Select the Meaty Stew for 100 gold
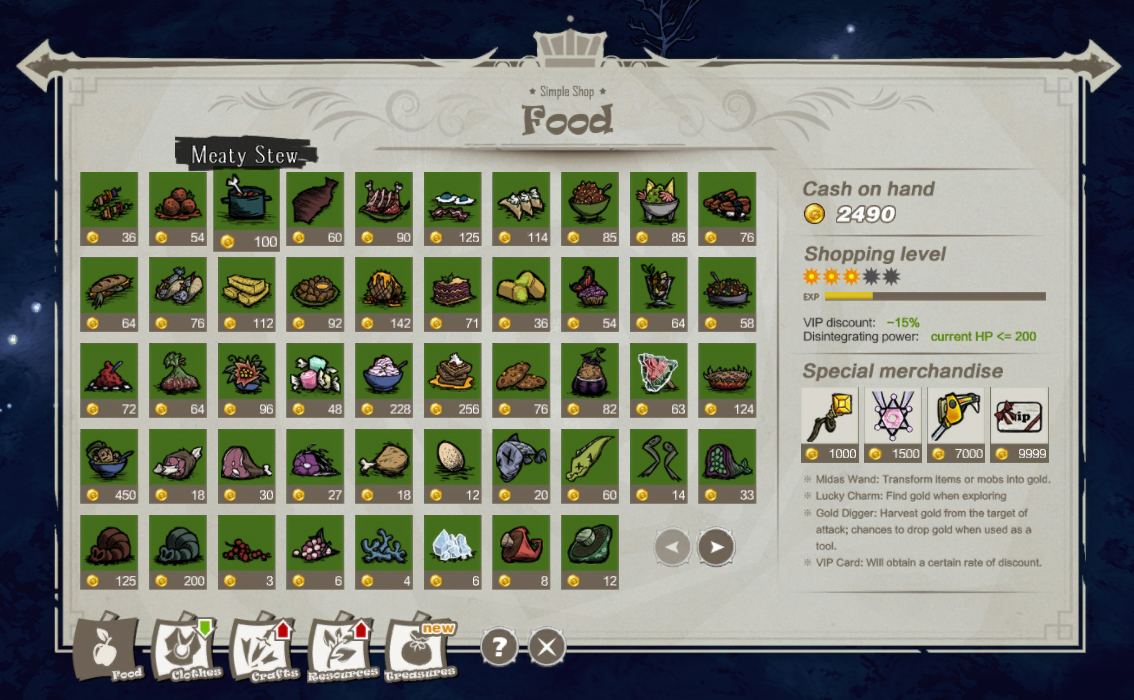Viewport: 1134px width, 700px height. (x=246, y=212)
